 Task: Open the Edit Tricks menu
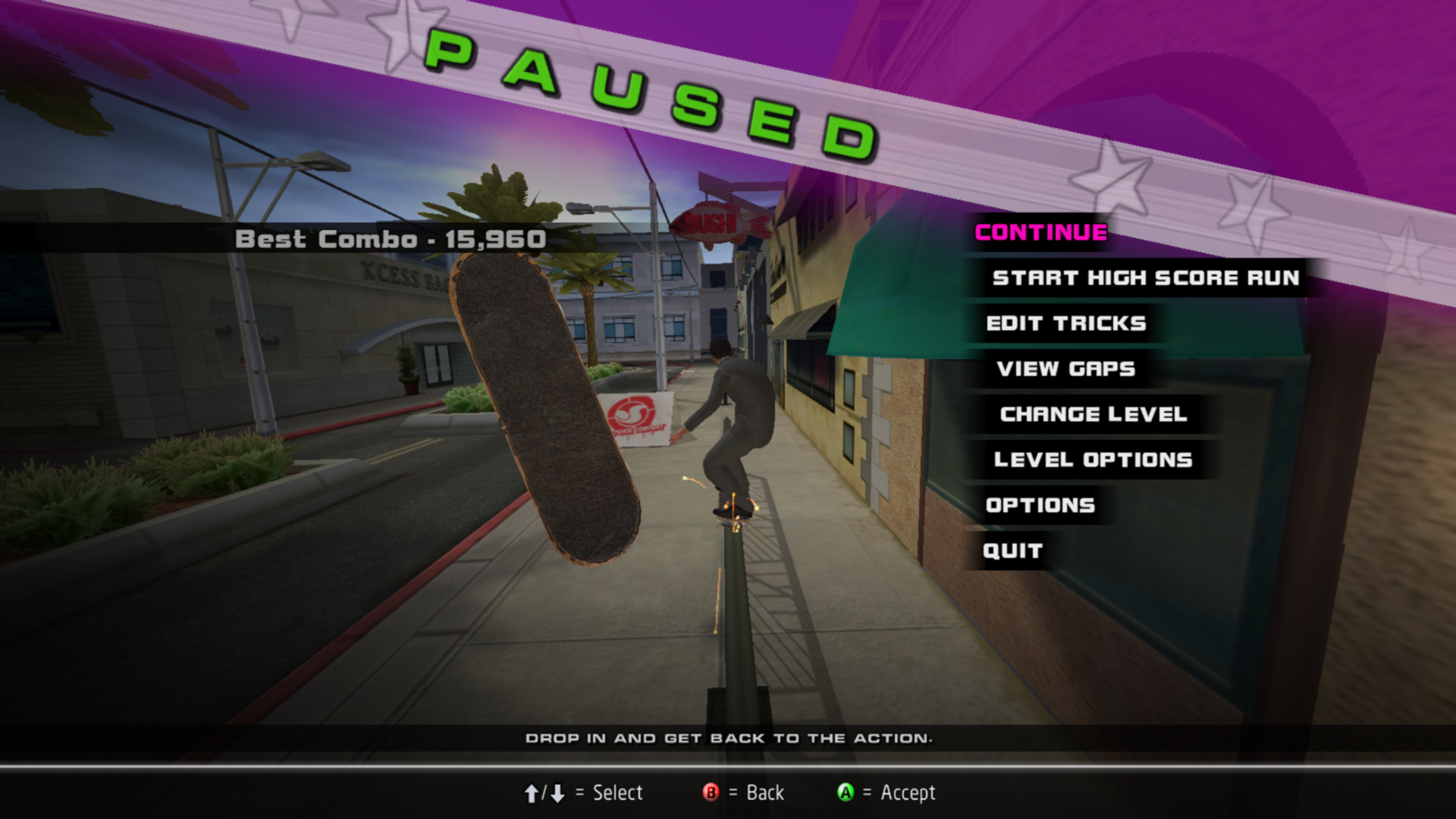click(x=1065, y=323)
